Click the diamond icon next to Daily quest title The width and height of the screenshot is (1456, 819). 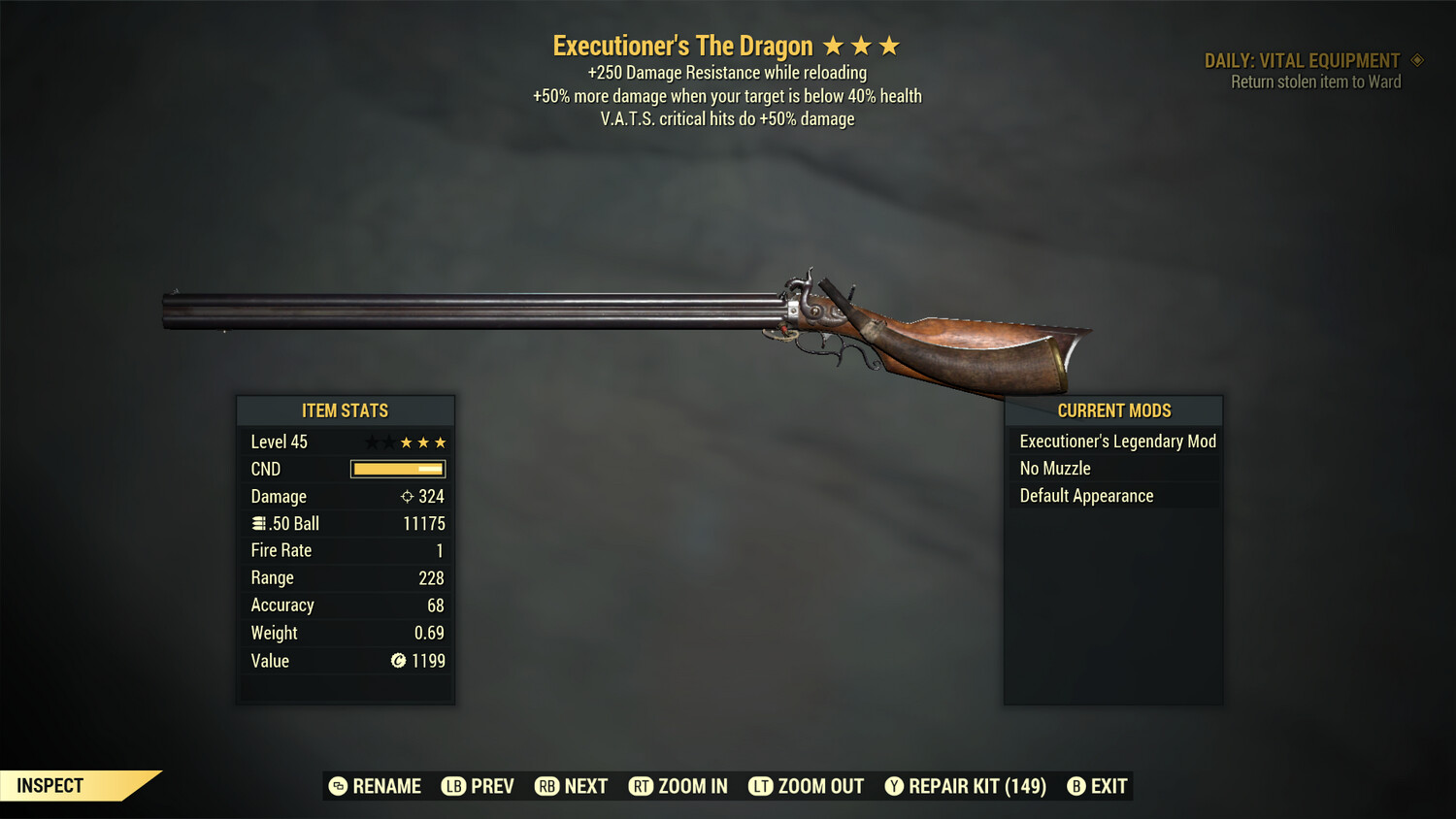coord(1416,59)
